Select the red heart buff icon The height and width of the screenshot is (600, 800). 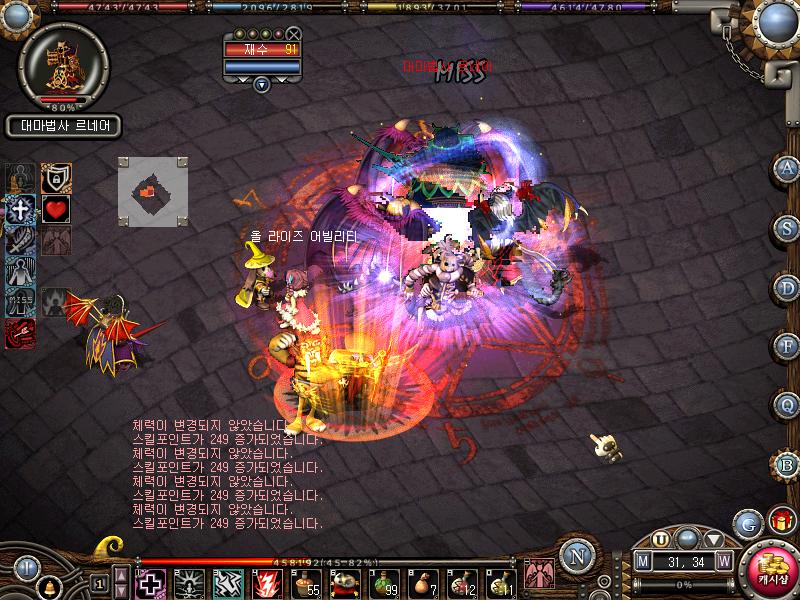pyautogui.click(x=56, y=210)
